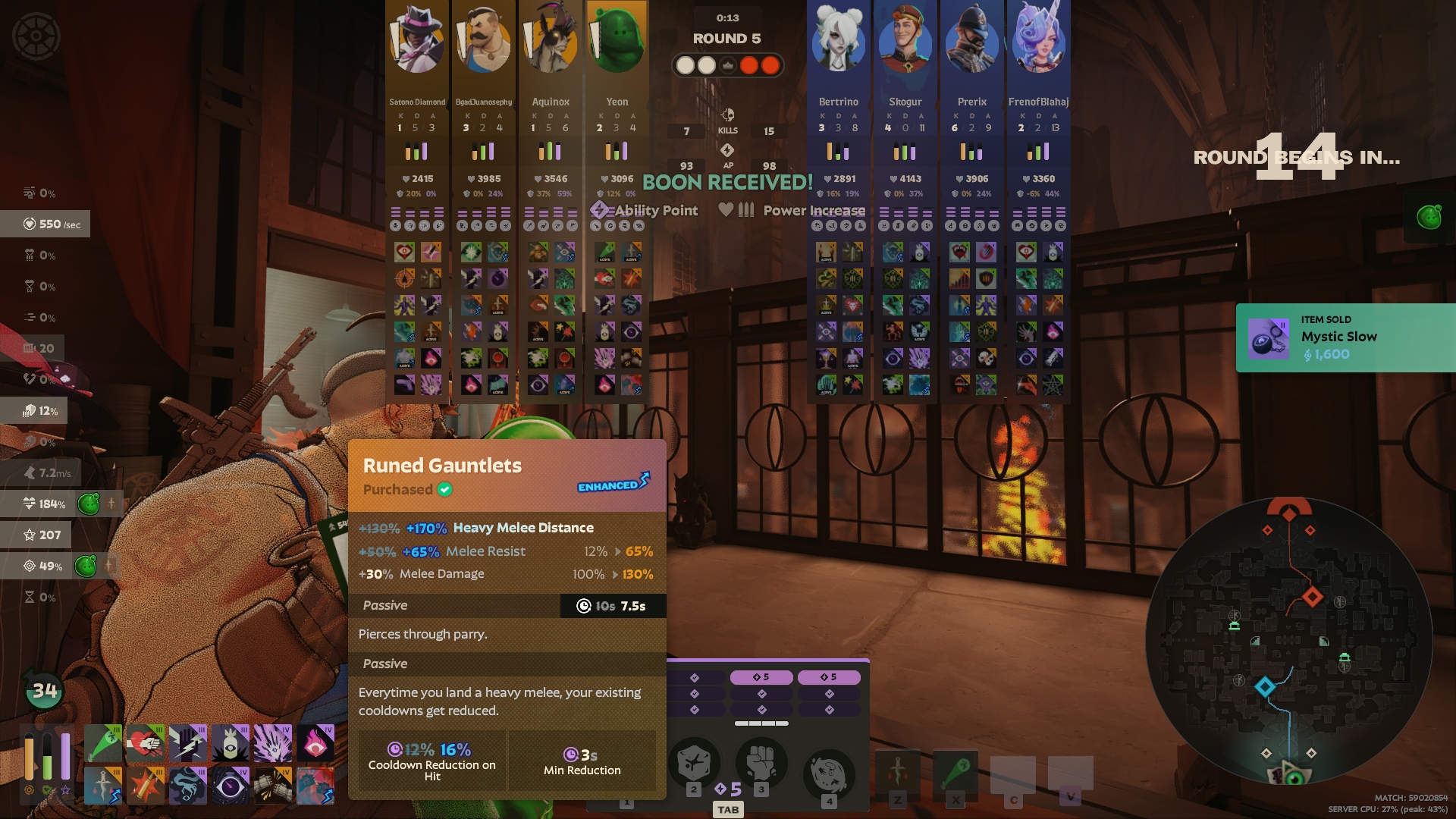This screenshot has width=1456, height=819.
Task: Select the lightning hand item slot
Action: tap(187, 743)
